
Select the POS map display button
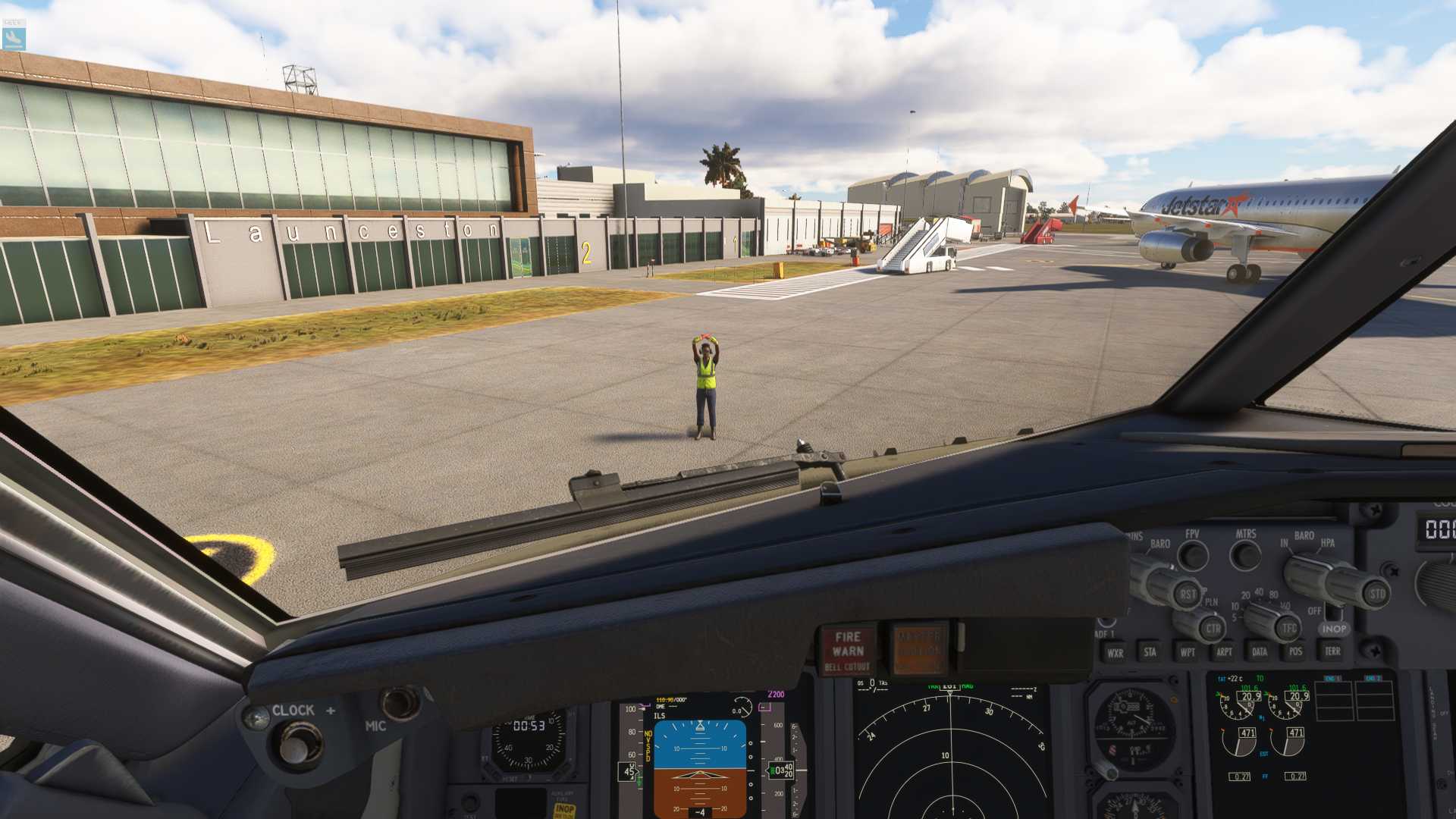click(1295, 651)
